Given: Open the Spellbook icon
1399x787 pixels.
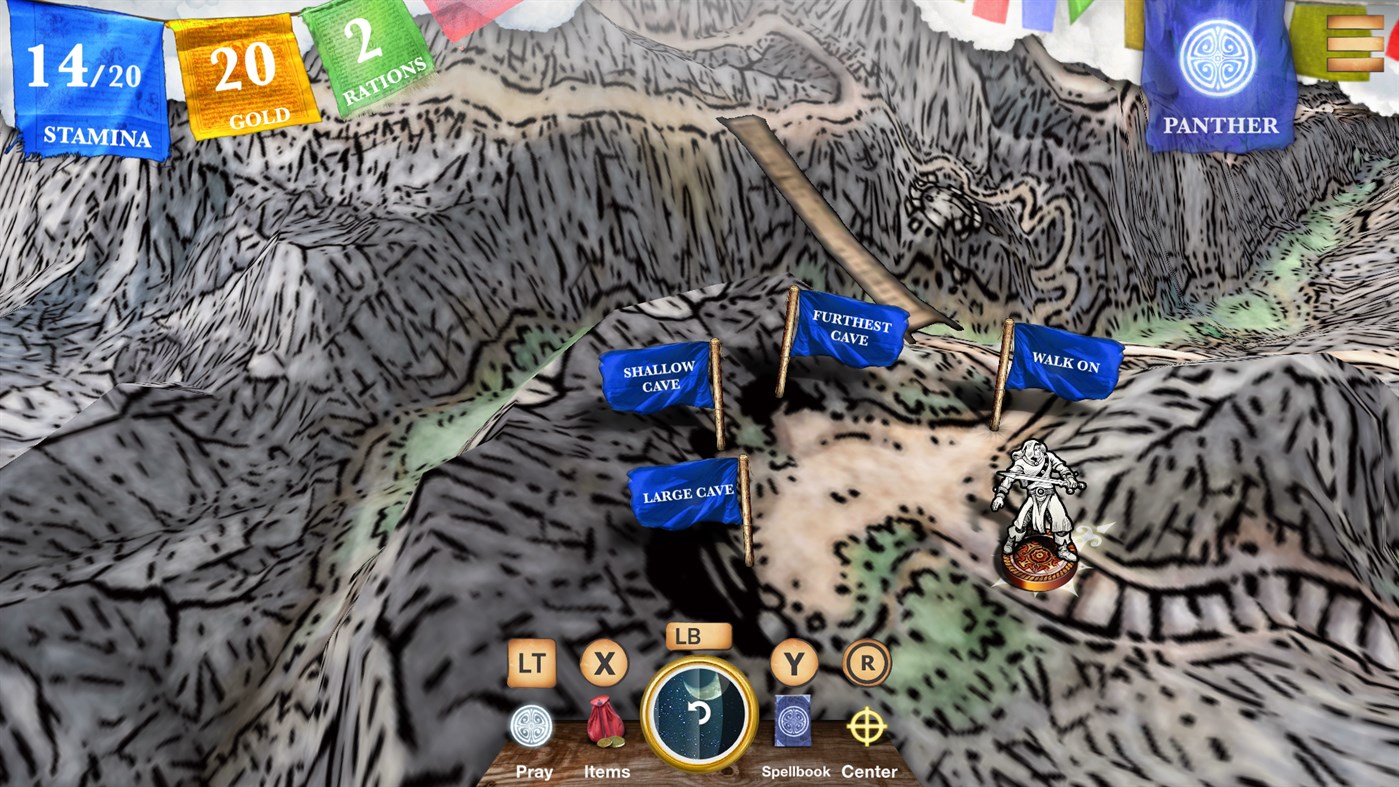Looking at the screenshot, I should pyautogui.click(x=794, y=719).
